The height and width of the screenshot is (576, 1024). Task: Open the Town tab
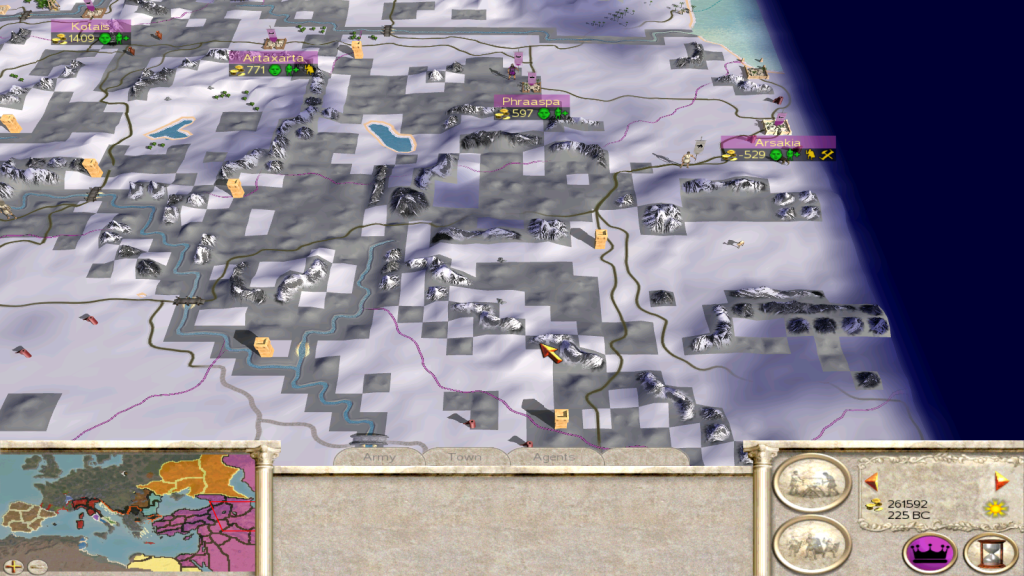464,457
